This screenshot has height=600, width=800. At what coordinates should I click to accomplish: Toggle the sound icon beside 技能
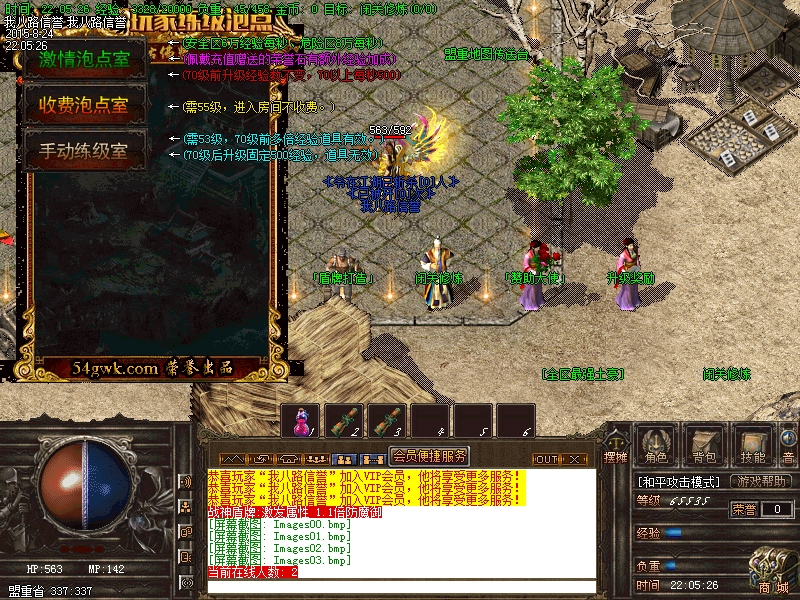(x=789, y=440)
